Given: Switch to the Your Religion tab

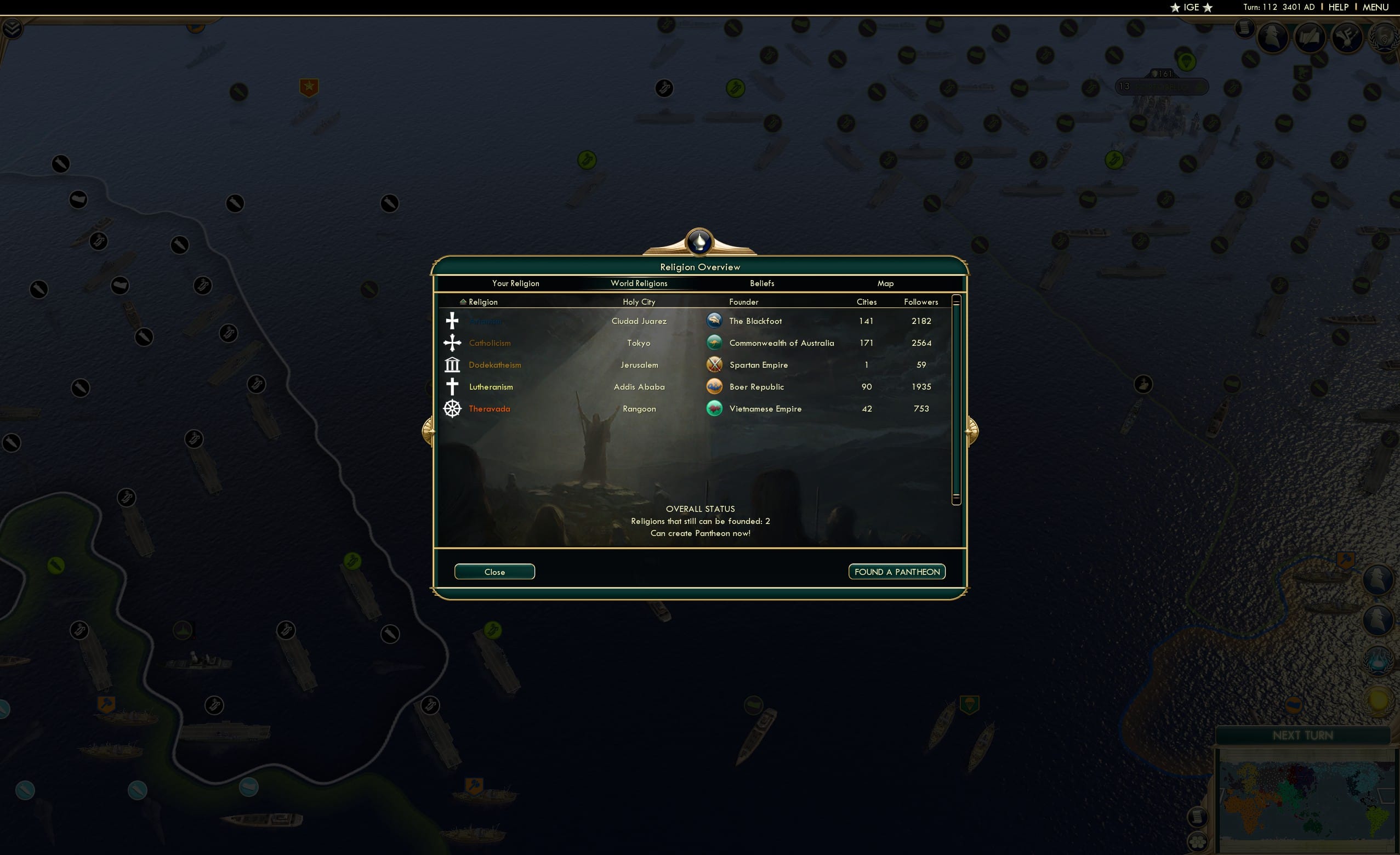Looking at the screenshot, I should click(x=515, y=283).
